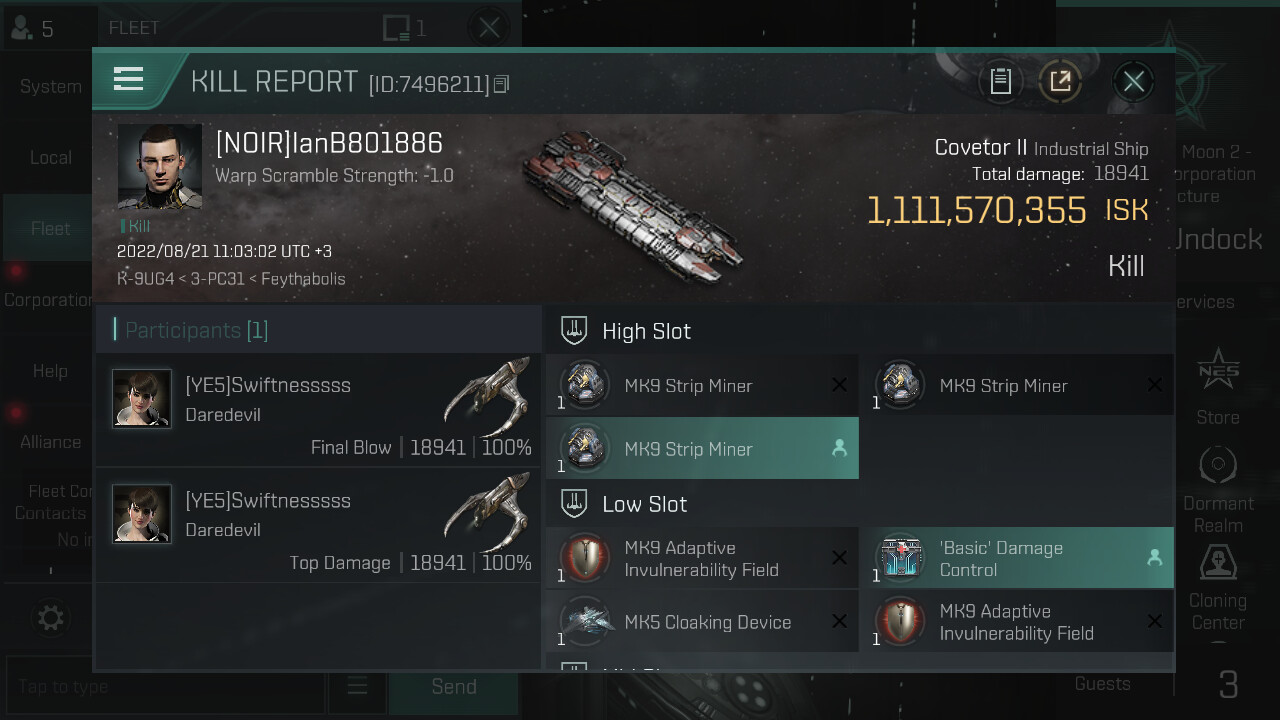Open the Alliance chat channel
This screenshot has height=720, width=1280.
tap(50, 442)
